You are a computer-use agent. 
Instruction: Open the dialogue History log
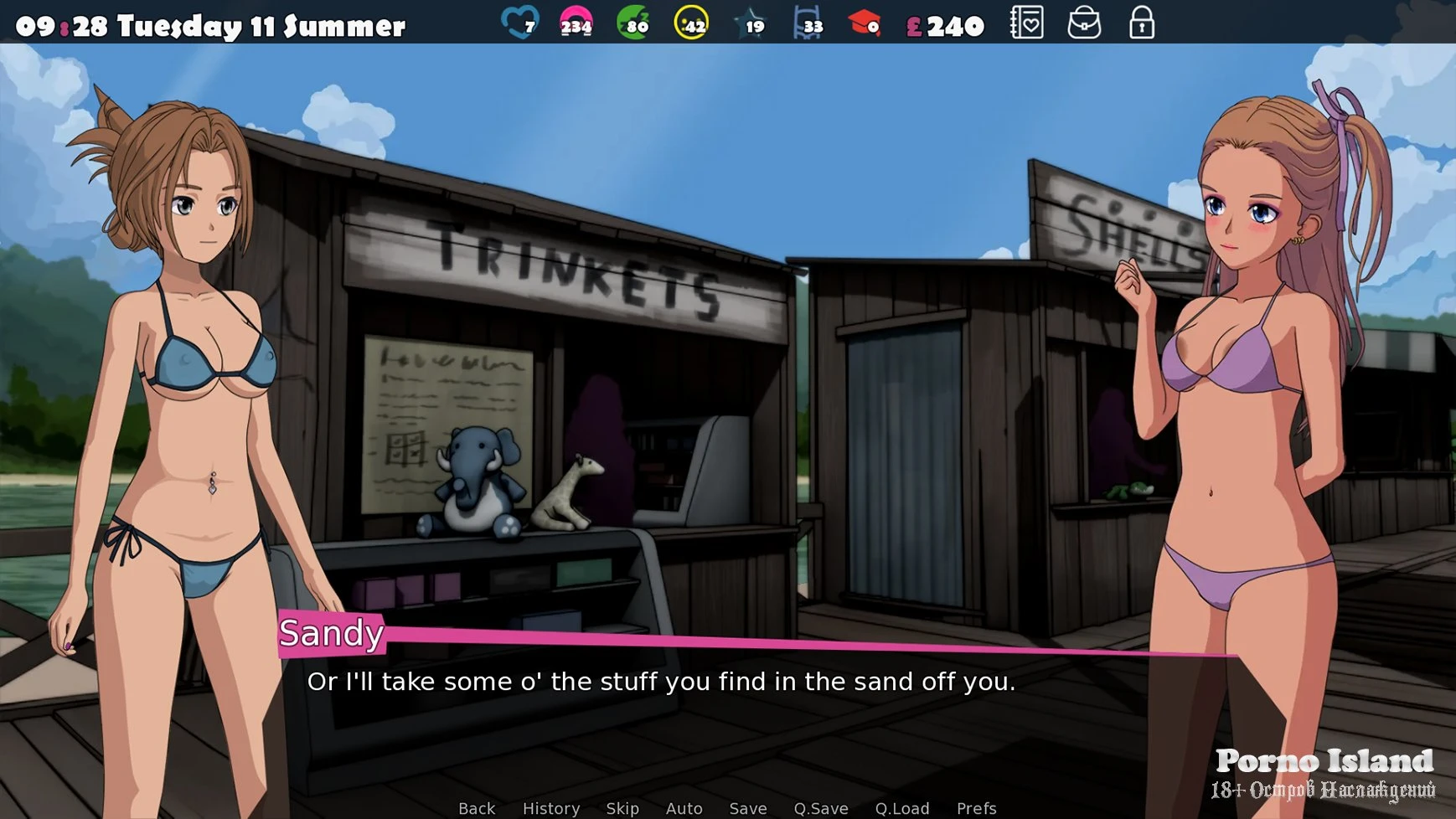tap(551, 808)
